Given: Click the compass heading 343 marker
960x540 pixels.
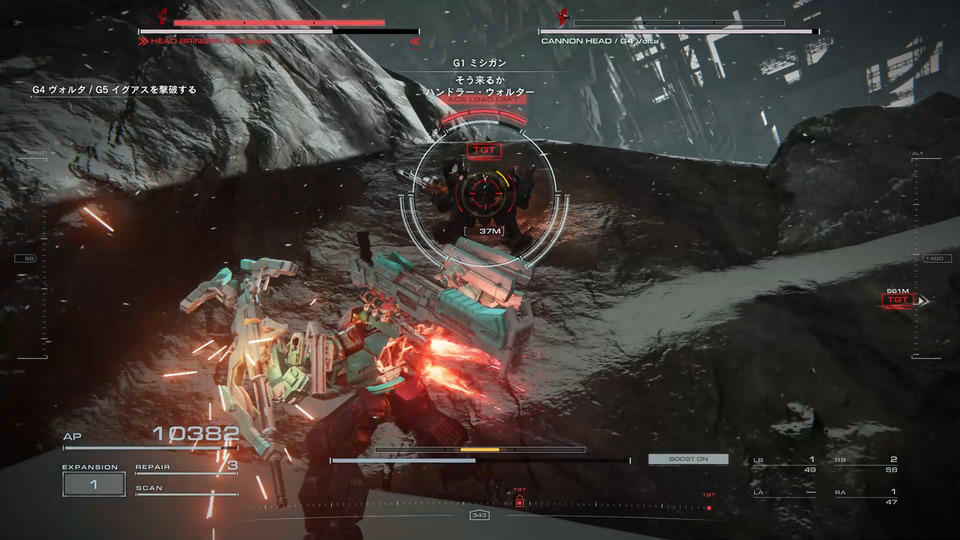Looking at the screenshot, I should 479,515.
